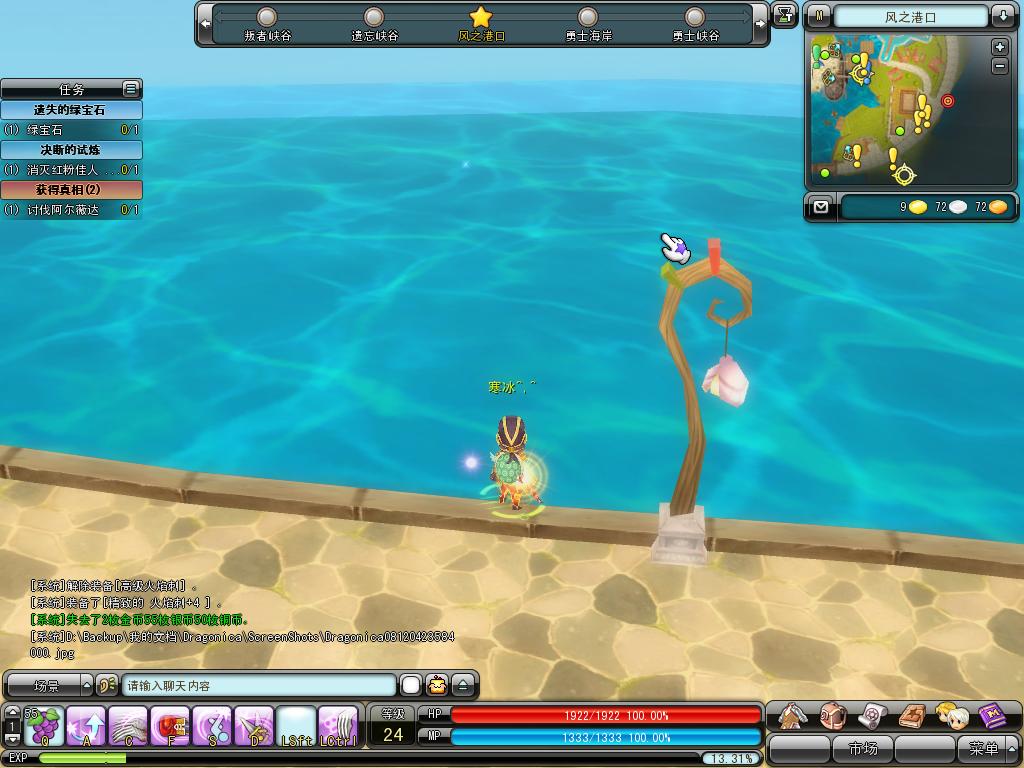This screenshot has height=768, width=1024.
Task: Activate the dagger skill on key D
Action: (254, 726)
